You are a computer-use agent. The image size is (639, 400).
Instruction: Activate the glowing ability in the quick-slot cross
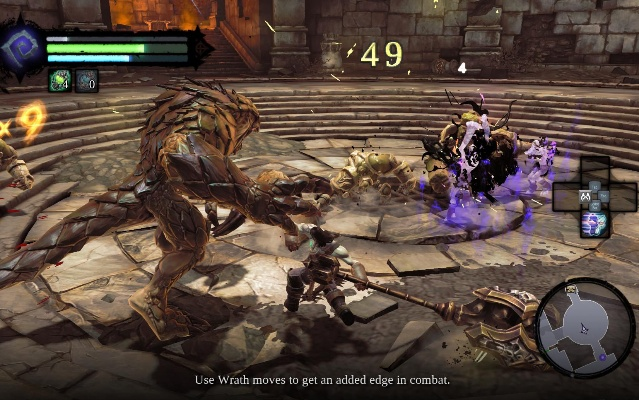595,224
